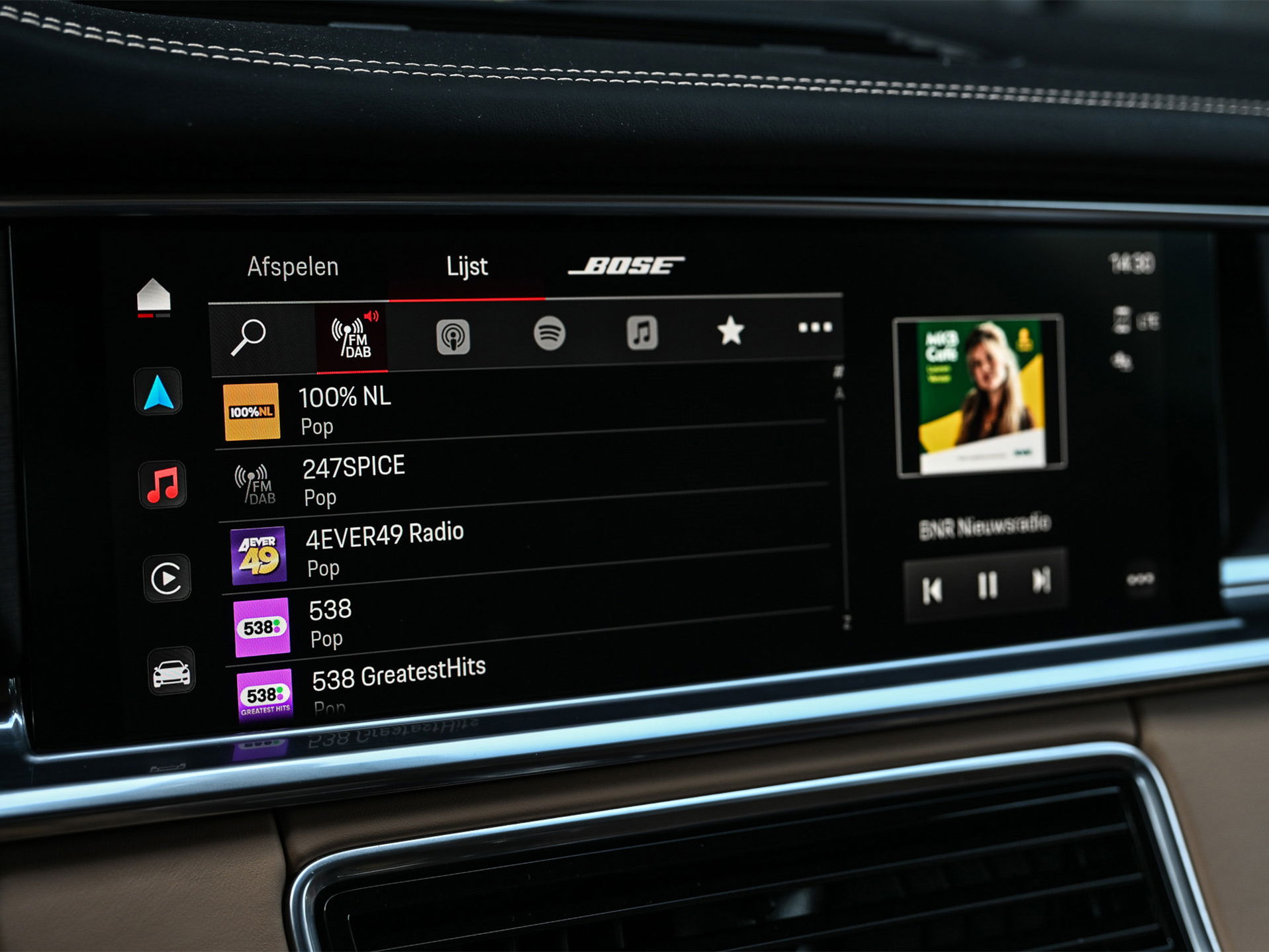Switch to the Afspelen tab
This screenshot has width=1269, height=952.
293,267
